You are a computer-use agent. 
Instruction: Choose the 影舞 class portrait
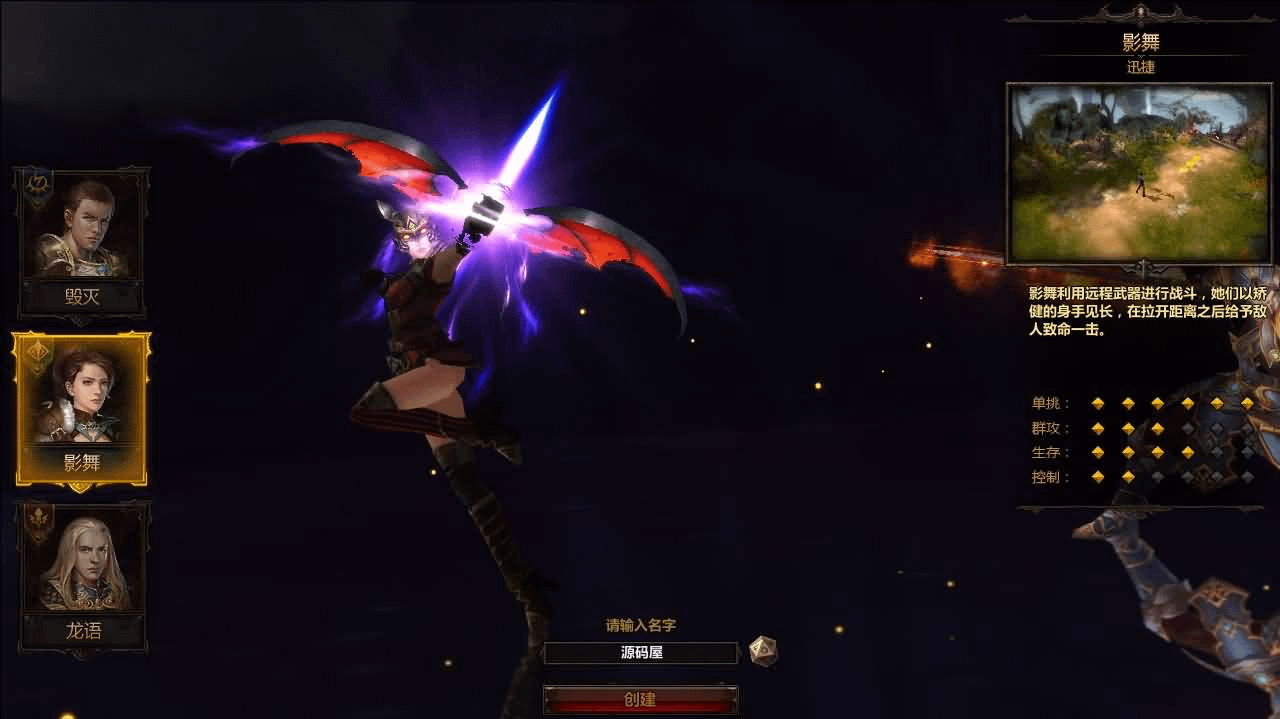tap(82, 400)
